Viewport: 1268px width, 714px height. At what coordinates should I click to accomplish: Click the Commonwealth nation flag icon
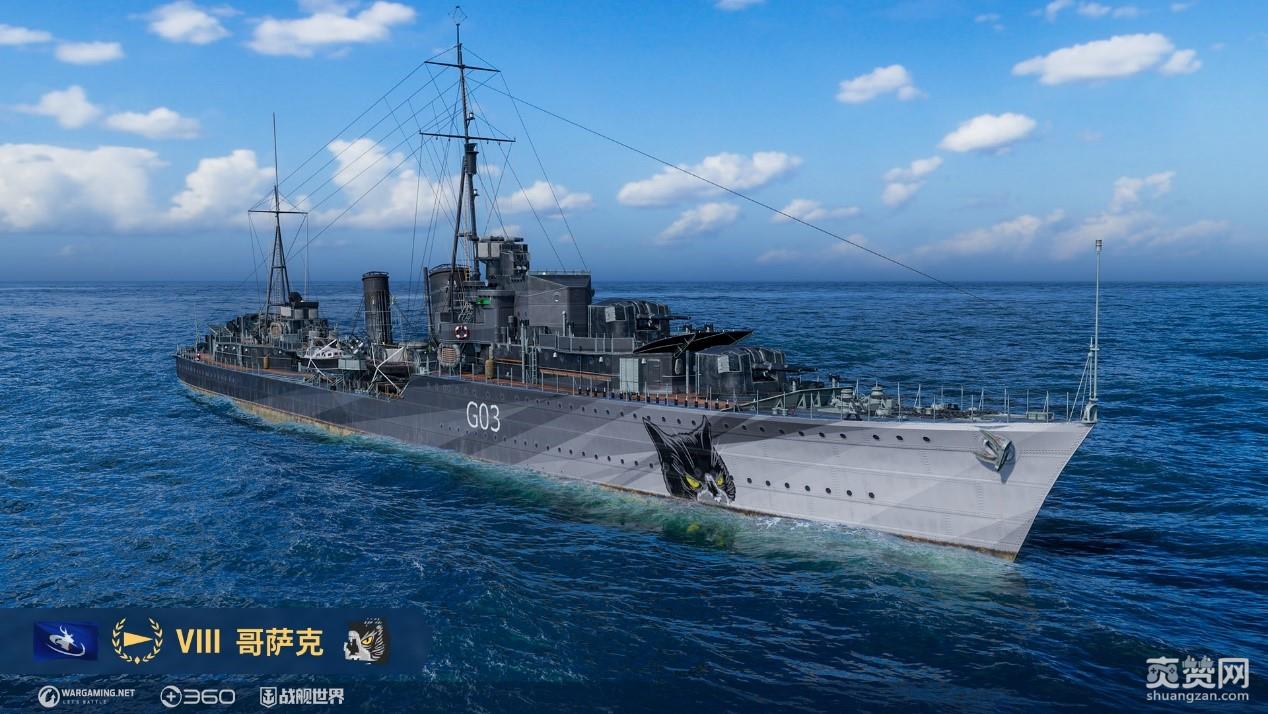click(66, 641)
